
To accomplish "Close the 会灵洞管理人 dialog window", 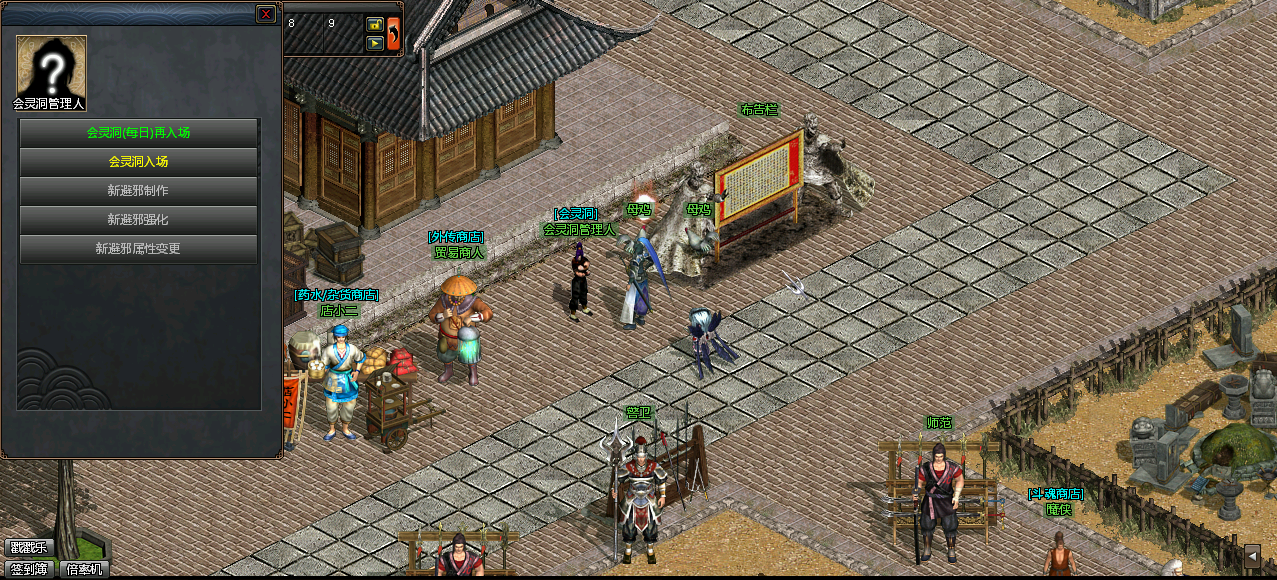I will coord(266,14).
